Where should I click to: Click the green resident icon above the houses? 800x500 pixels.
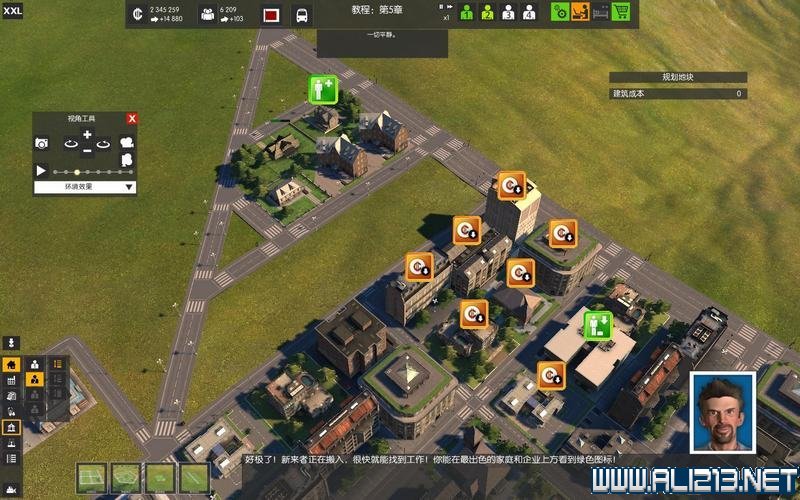point(322,89)
